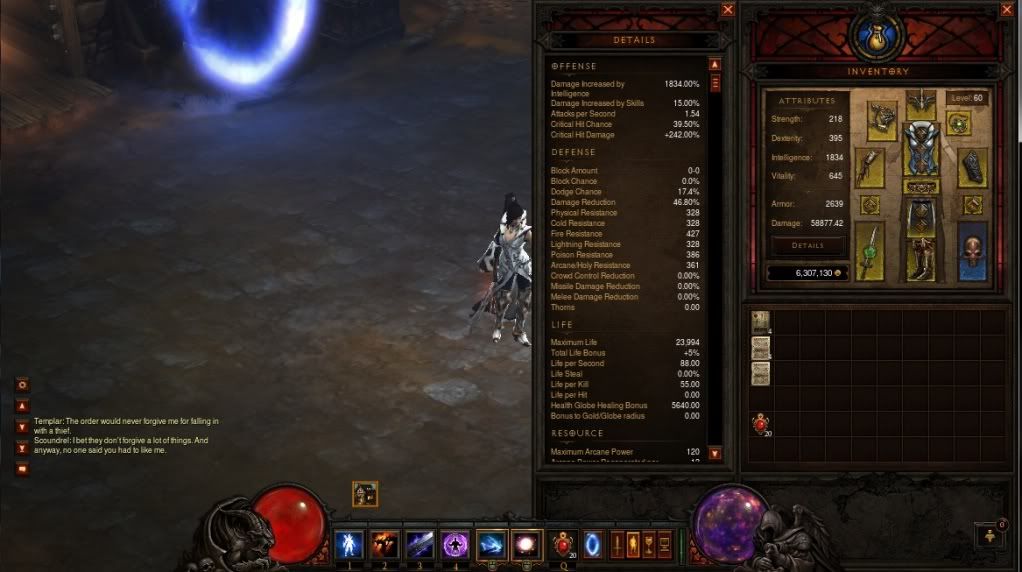Activate the purple circle skill in slot 4
1022x572 pixels.
456,545
